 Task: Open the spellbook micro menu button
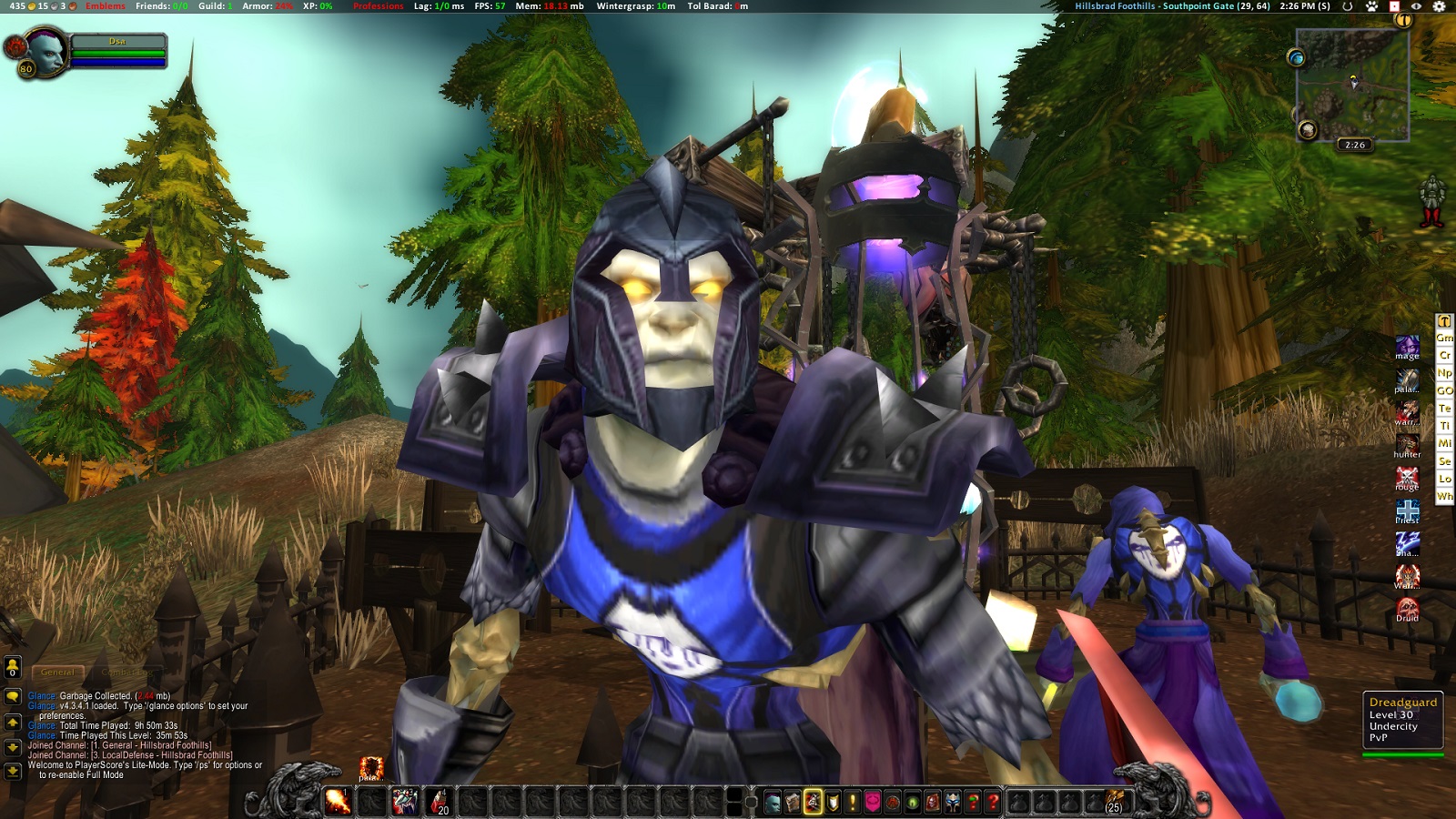(793, 802)
